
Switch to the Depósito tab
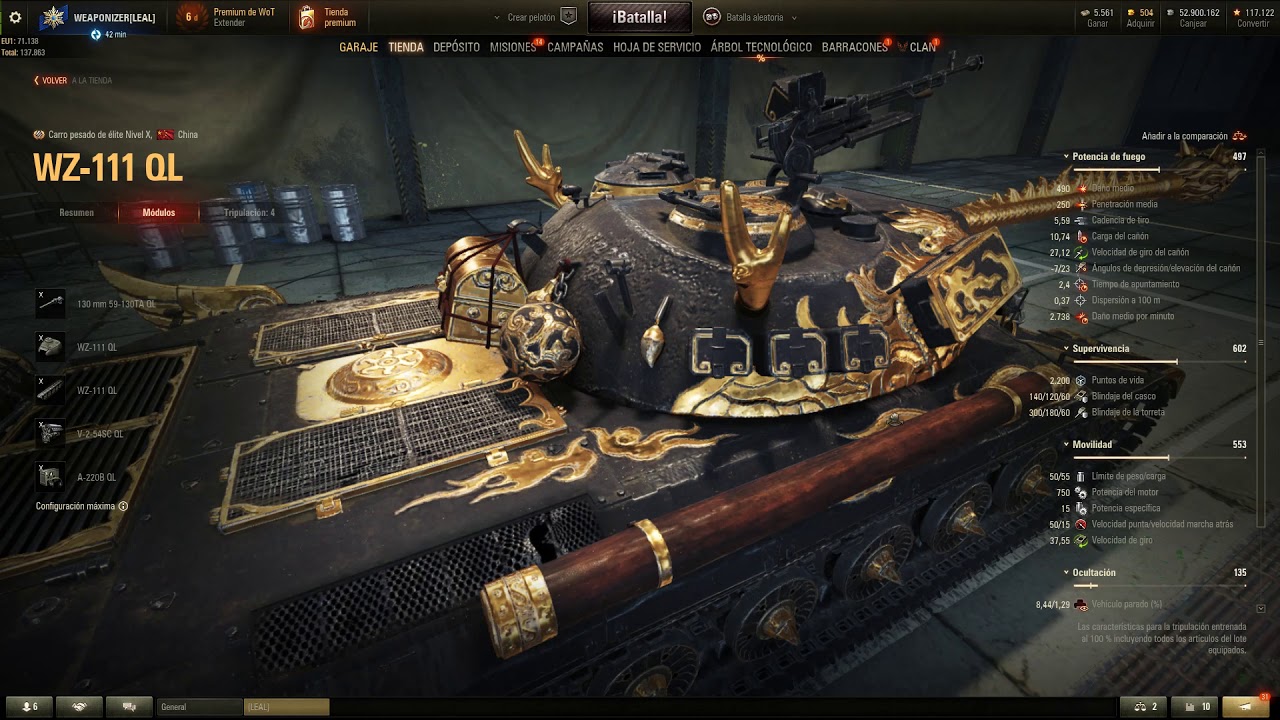pos(456,47)
